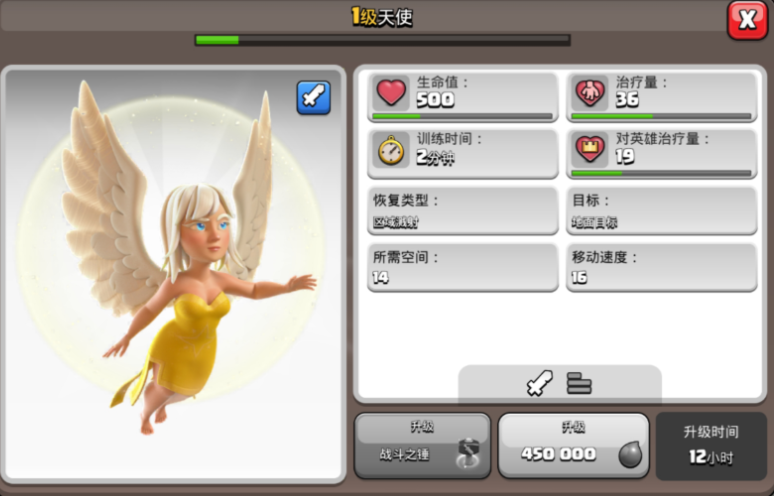Upgrade using the Hammer of Fighting
The width and height of the screenshot is (774, 496).
422,445
